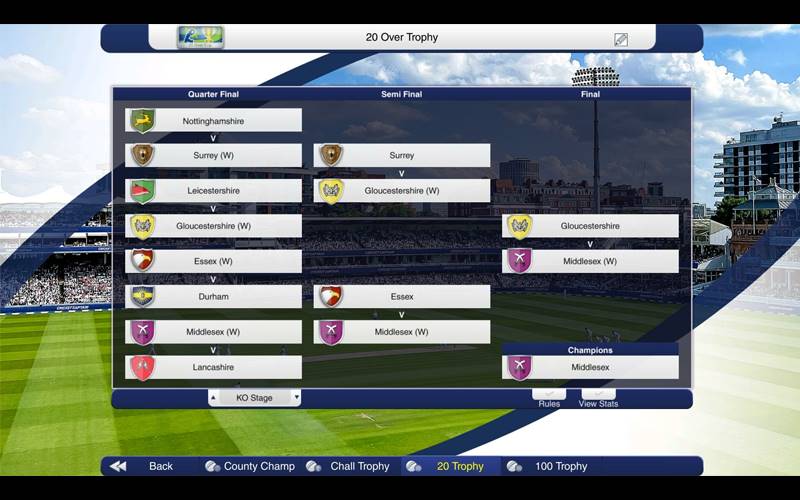This screenshot has height=500, width=800.
Task: Step the stage selector up with the arrow
Action: point(213,398)
